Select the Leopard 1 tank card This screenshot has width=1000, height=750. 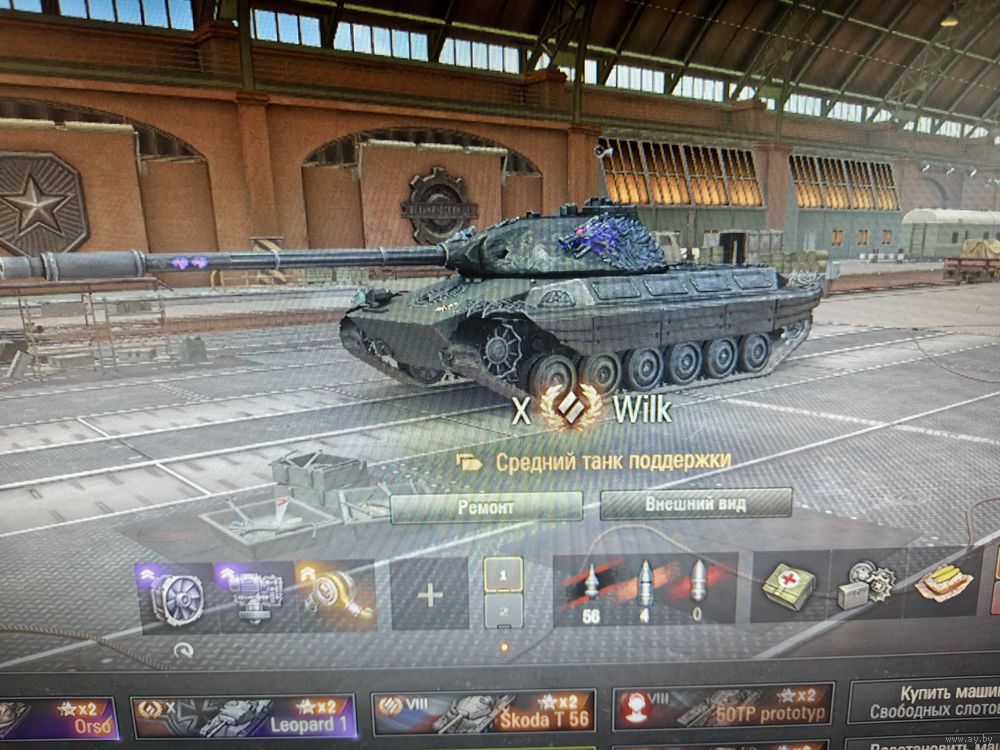(x=243, y=716)
